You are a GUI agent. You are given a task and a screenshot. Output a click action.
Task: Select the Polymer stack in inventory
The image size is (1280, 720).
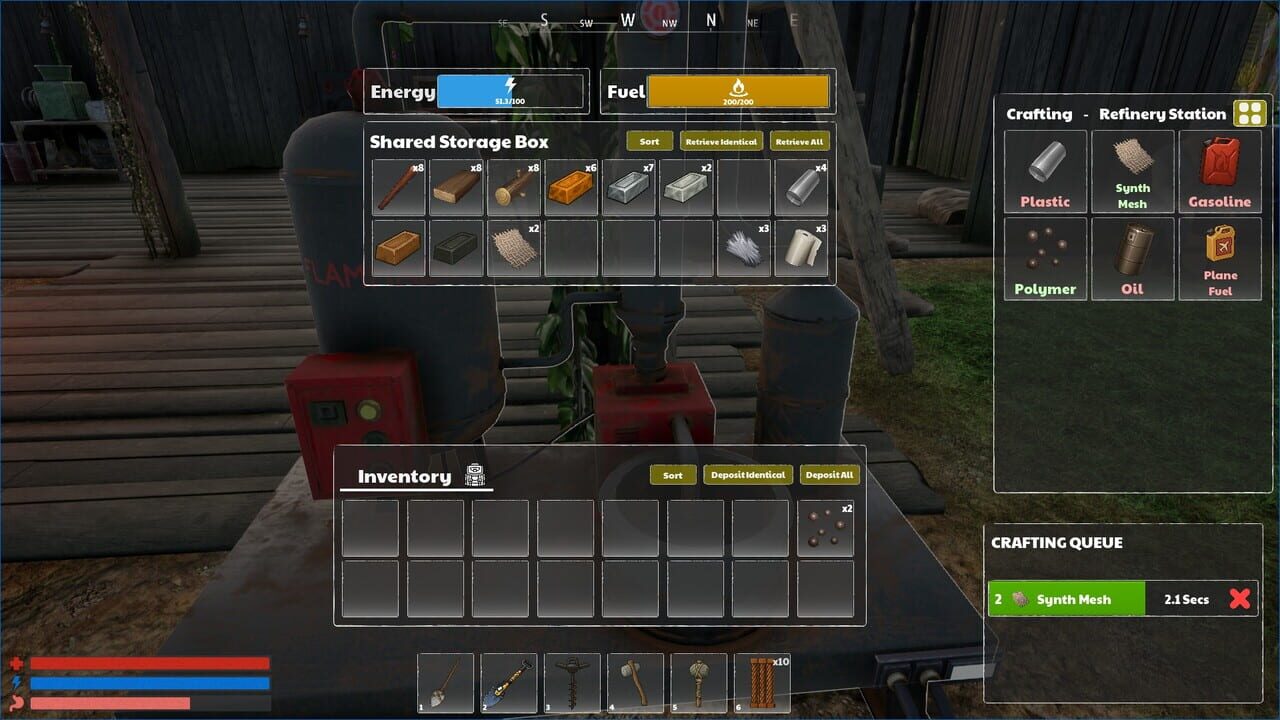825,527
